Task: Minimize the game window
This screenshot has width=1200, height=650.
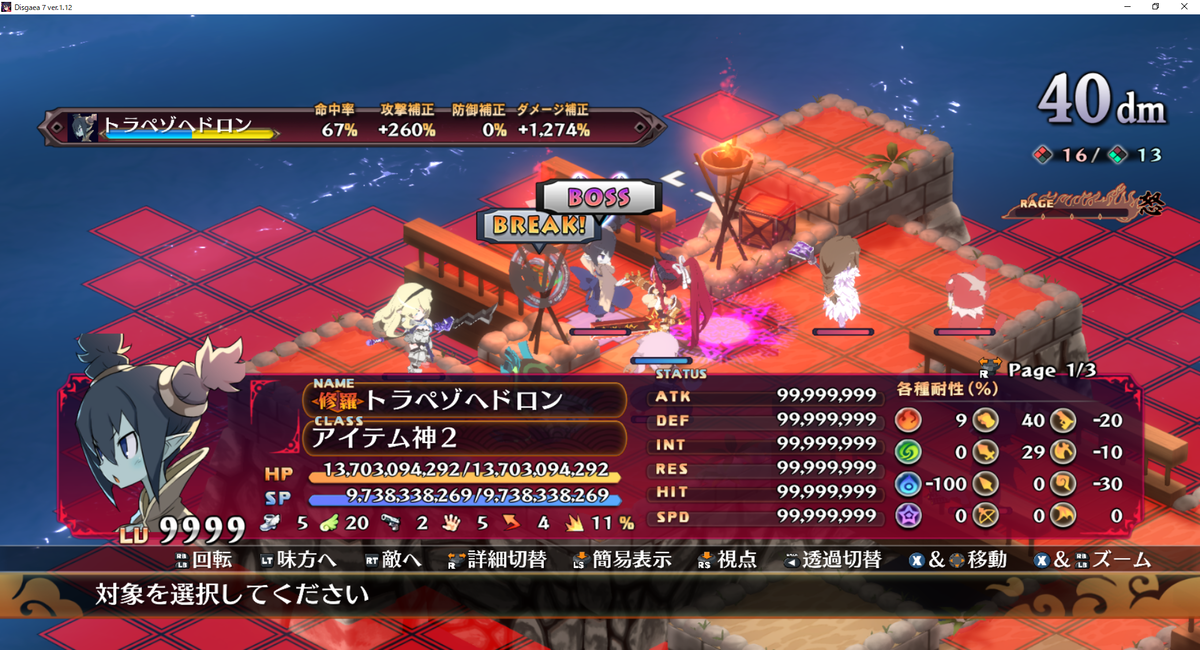Action: pyautogui.click(x=1127, y=7)
